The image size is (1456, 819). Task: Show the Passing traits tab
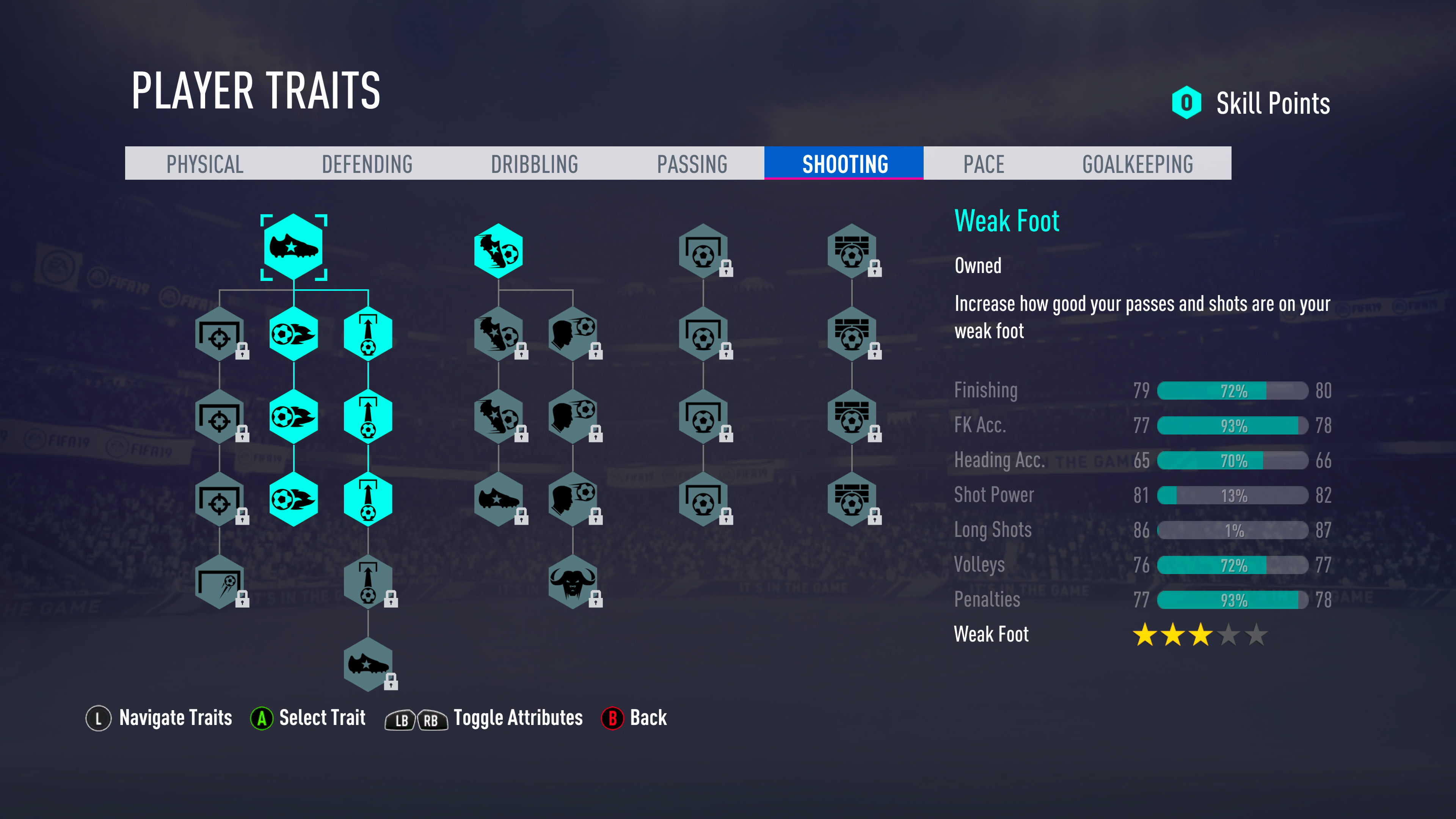pos(692,164)
